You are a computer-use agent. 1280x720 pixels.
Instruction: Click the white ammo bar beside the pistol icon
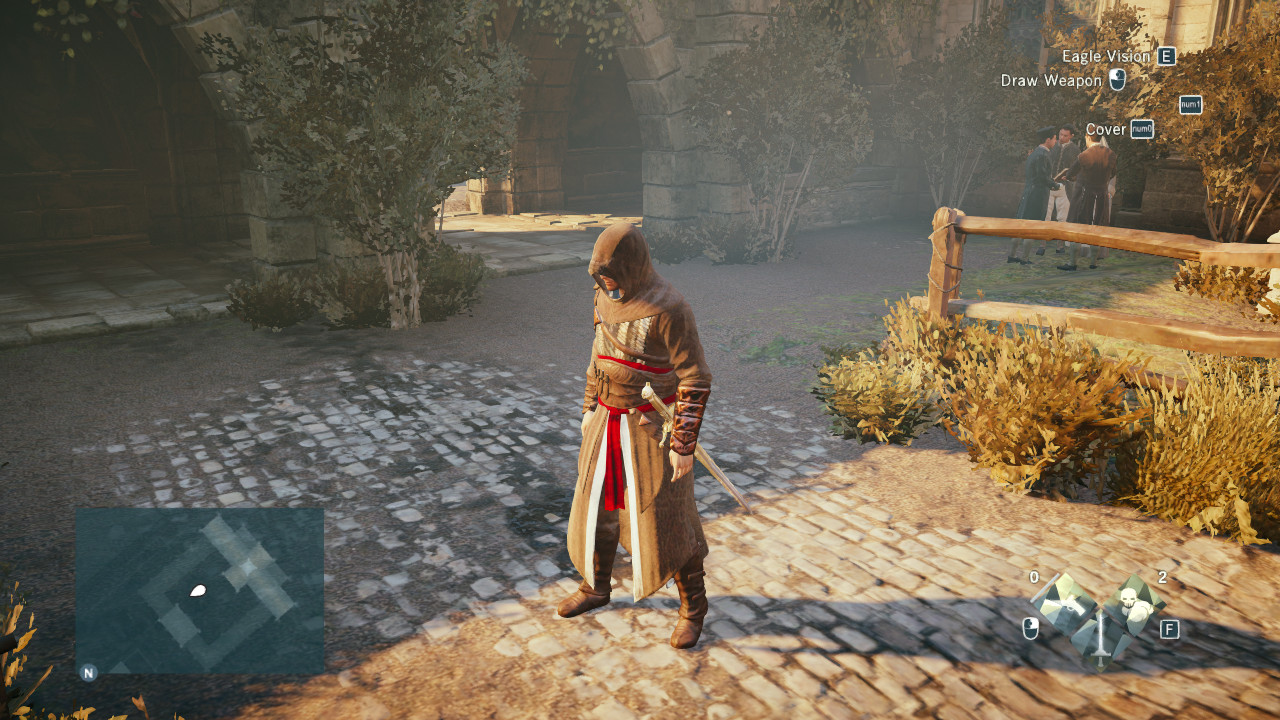(x=1046, y=588)
